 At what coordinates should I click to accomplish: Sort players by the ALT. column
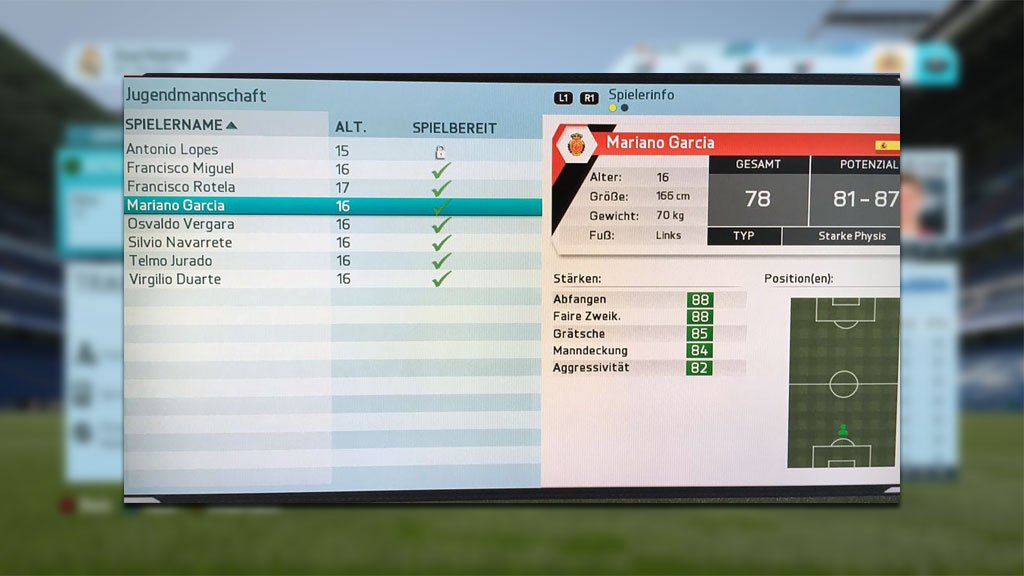coord(350,127)
